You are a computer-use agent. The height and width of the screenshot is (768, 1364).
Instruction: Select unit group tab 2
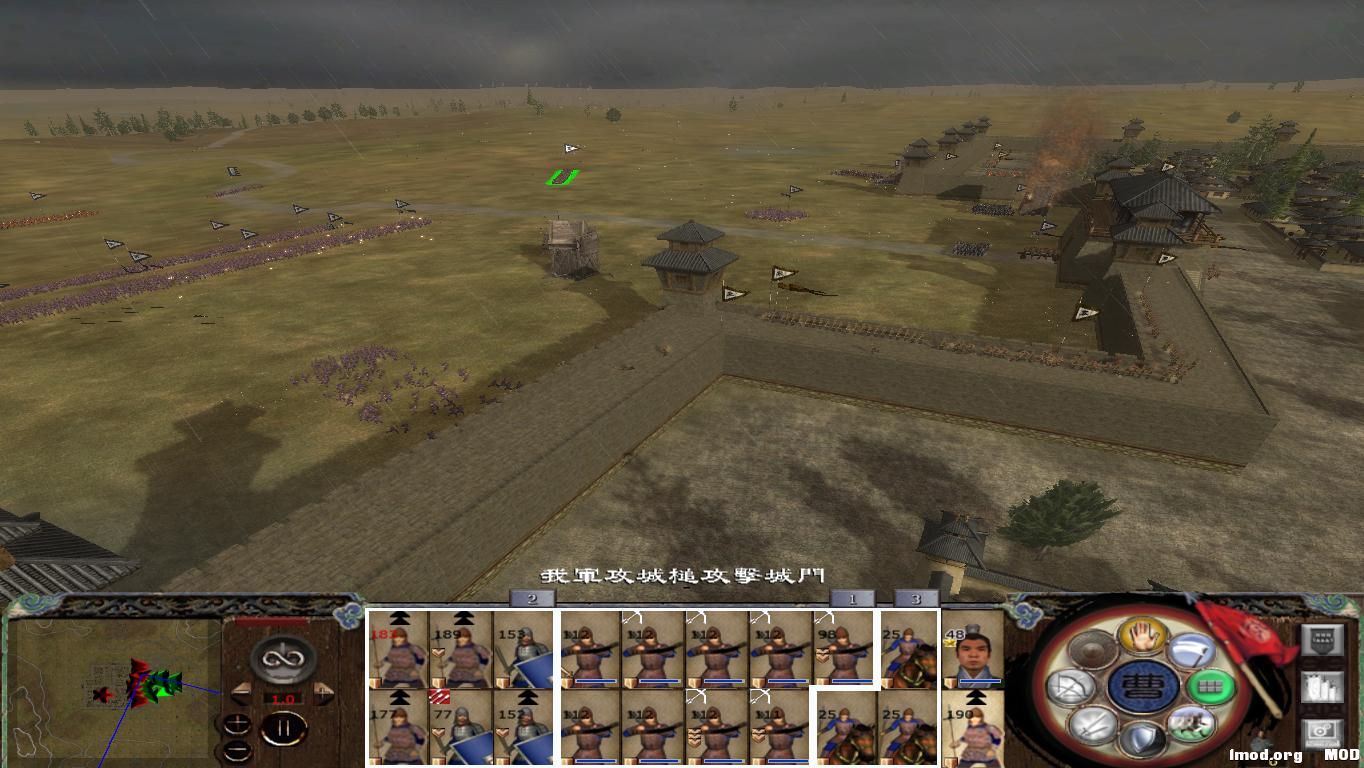[x=530, y=598]
